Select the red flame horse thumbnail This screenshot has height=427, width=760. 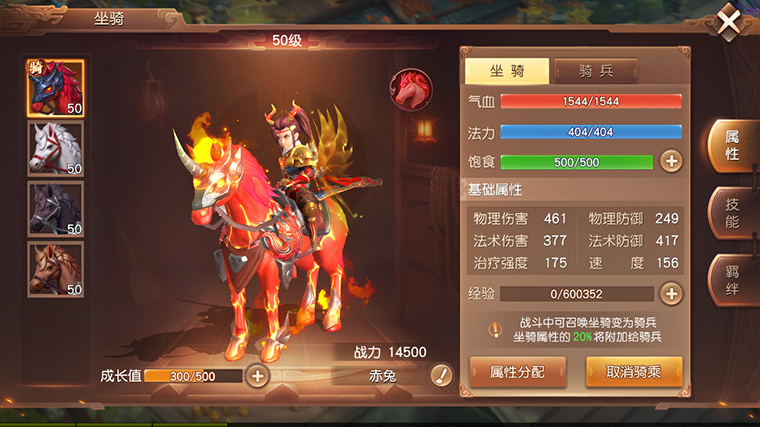(55, 88)
